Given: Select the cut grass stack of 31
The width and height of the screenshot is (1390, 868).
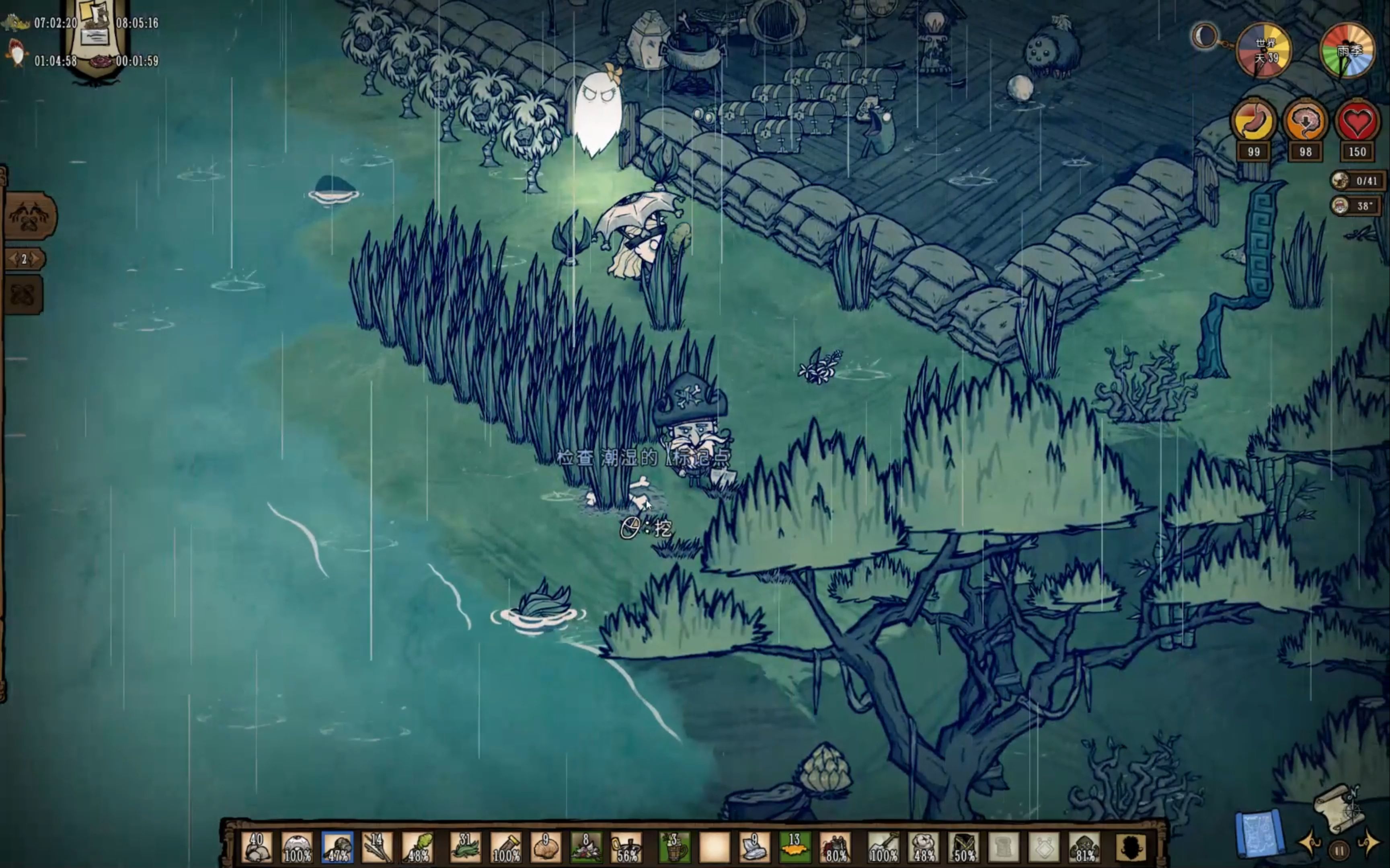Looking at the screenshot, I should tap(465, 848).
